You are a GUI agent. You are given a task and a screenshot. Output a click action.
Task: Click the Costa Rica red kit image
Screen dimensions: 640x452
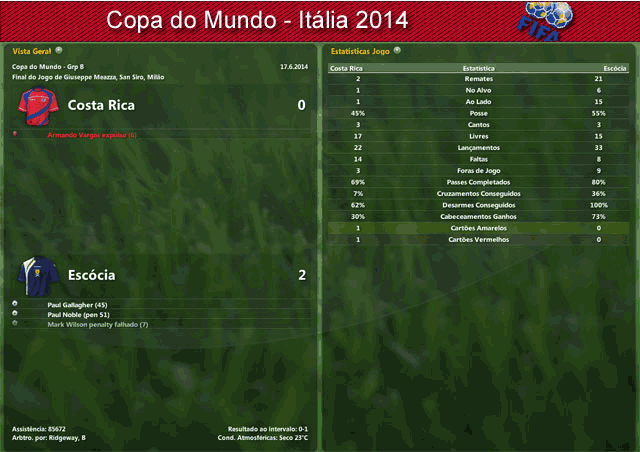pyautogui.click(x=37, y=104)
